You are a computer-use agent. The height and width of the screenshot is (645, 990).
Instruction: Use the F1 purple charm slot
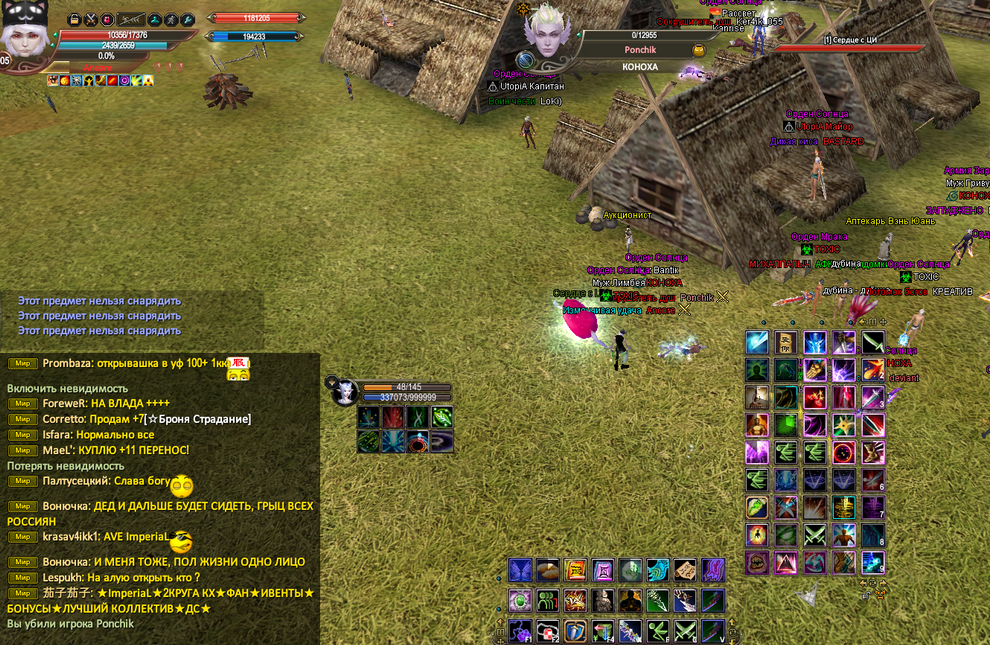click(x=520, y=631)
